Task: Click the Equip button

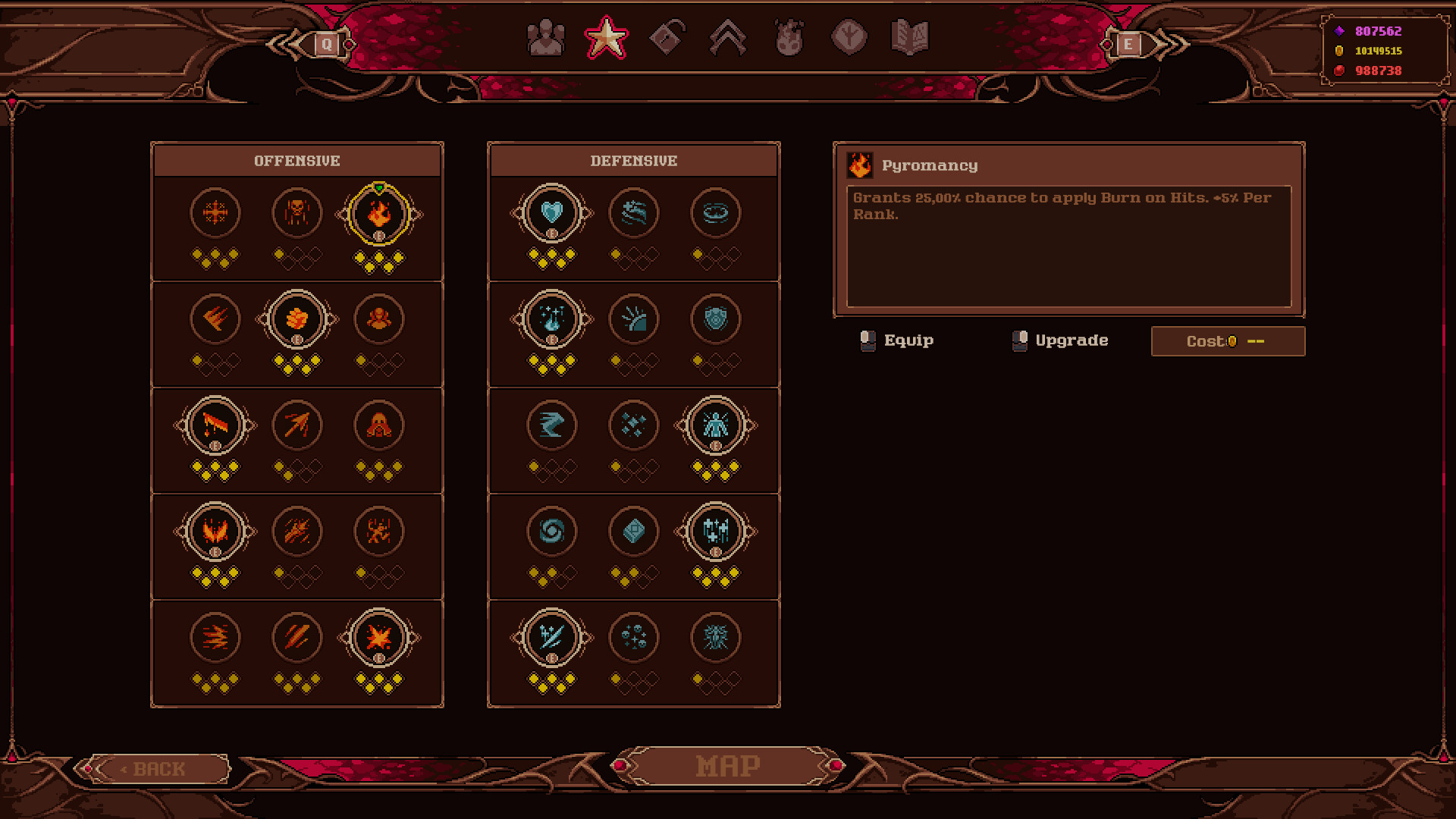Action: point(908,340)
